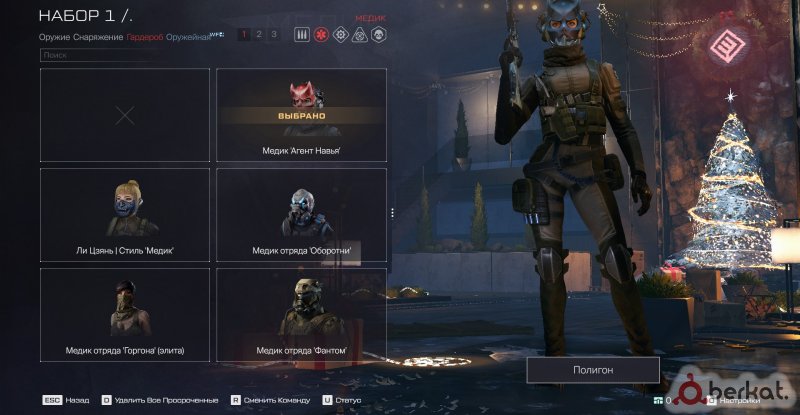Select the Медик отряда 'Горгона' (элита) skin
The height and width of the screenshot is (415, 800).
[x=125, y=314]
